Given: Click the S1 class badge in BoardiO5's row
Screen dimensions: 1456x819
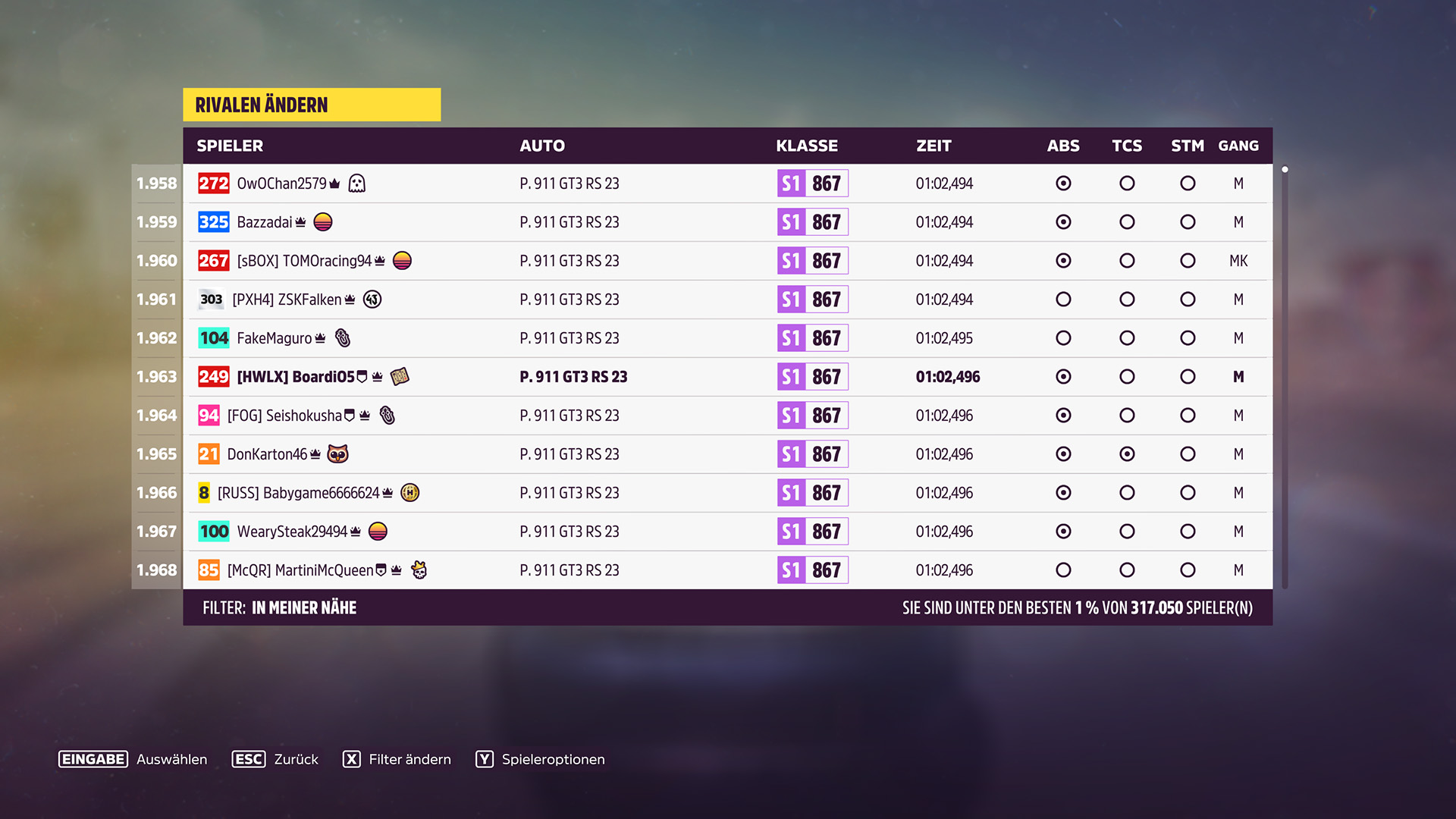Looking at the screenshot, I should (812, 376).
